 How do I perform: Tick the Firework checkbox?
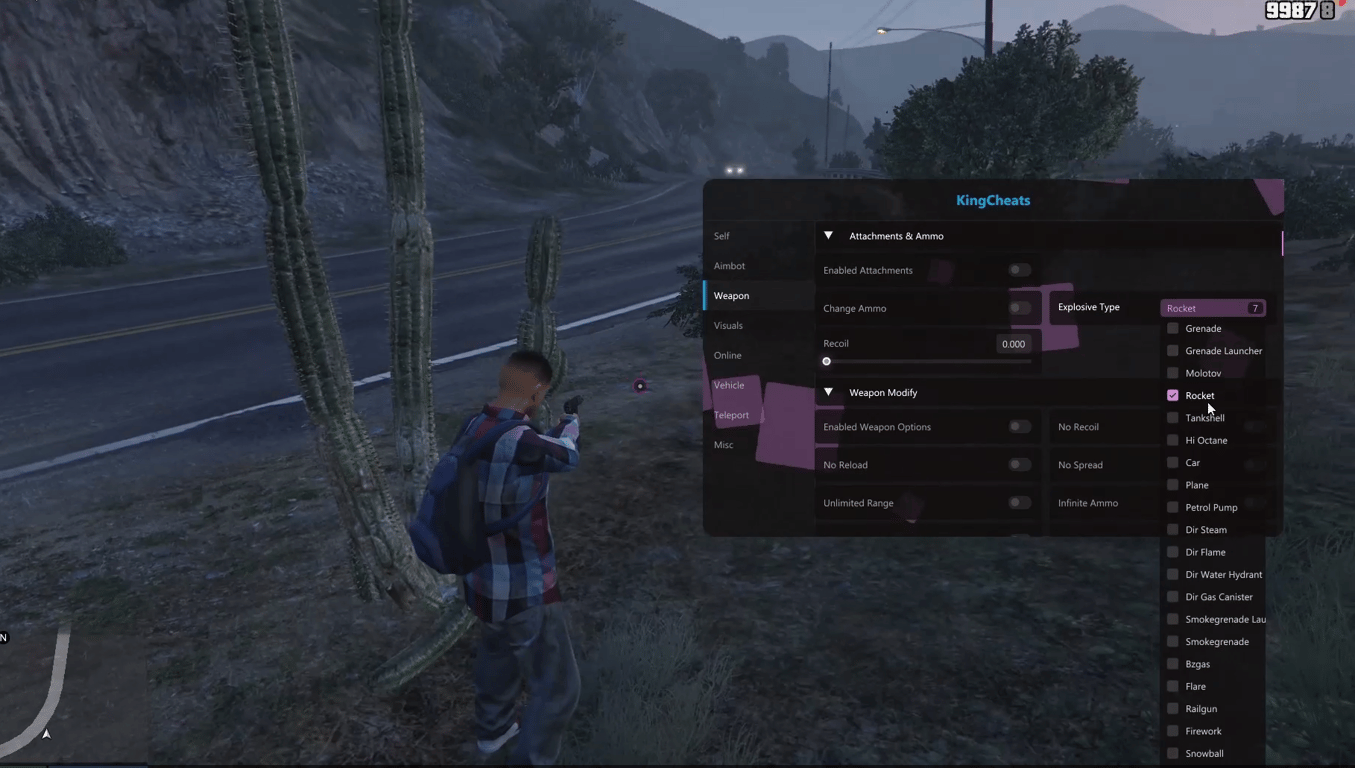click(x=1173, y=731)
